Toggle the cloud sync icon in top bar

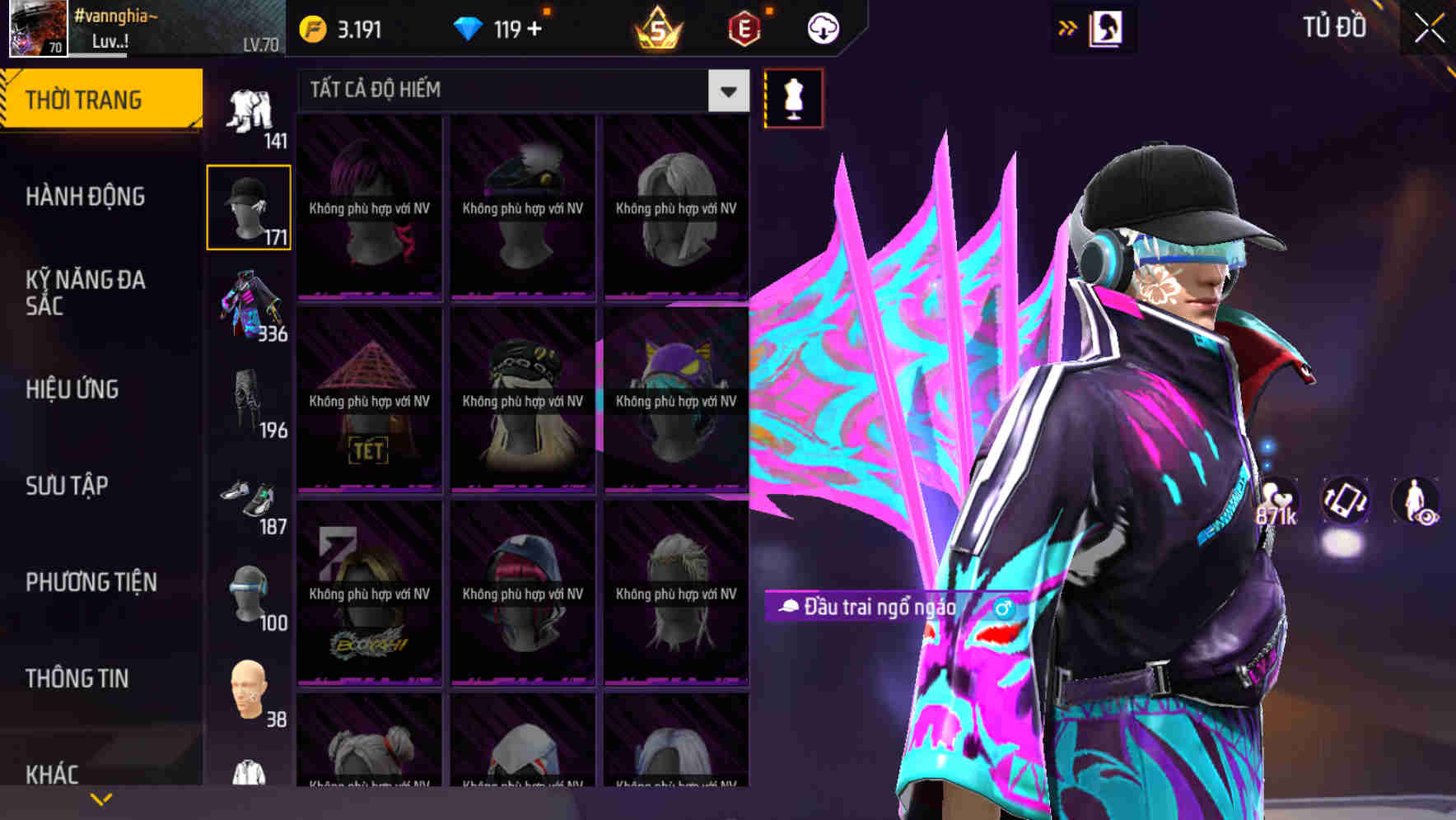pos(822,27)
